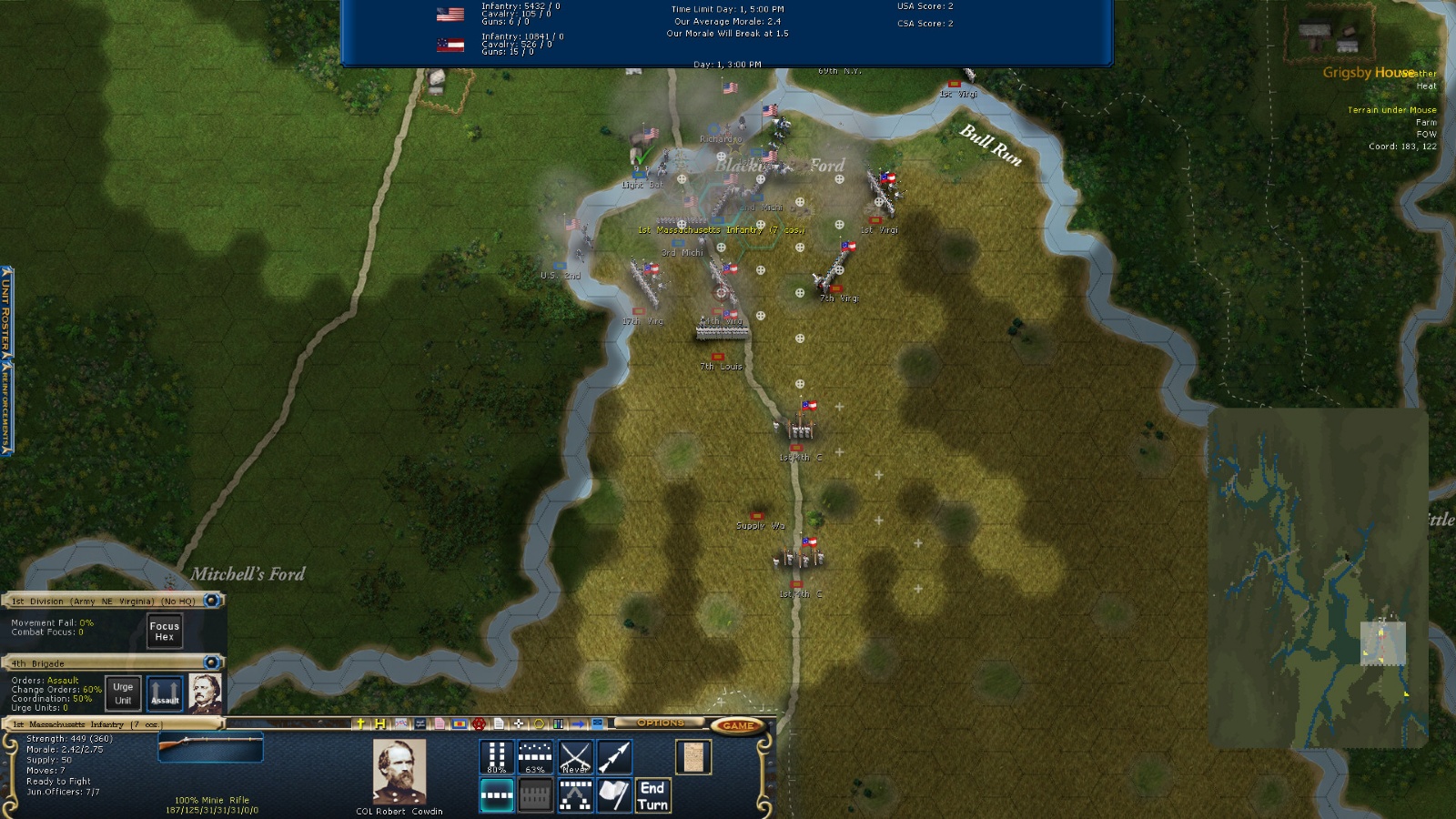Select the line with reserve formation icon
Viewport: 1456px width, 819px height.
tap(575, 795)
